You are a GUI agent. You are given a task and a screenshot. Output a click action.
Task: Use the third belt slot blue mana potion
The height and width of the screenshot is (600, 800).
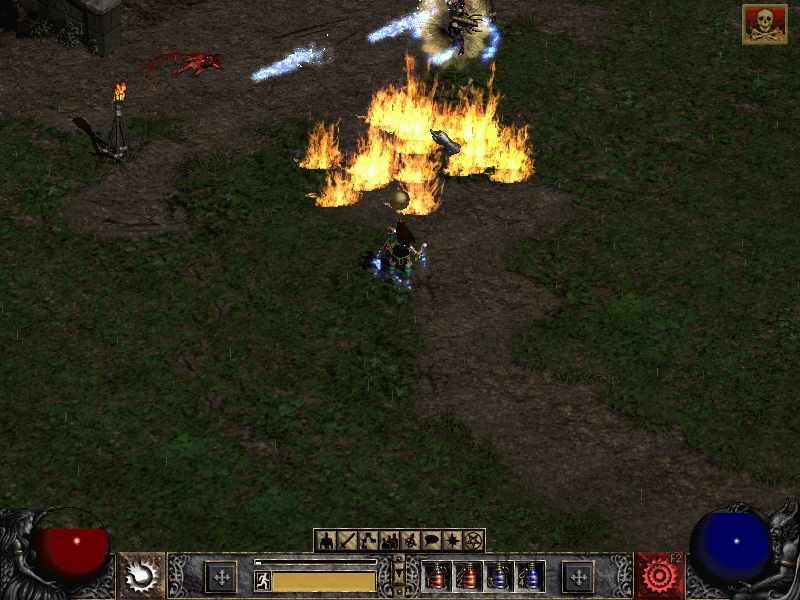tap(499, 576)
